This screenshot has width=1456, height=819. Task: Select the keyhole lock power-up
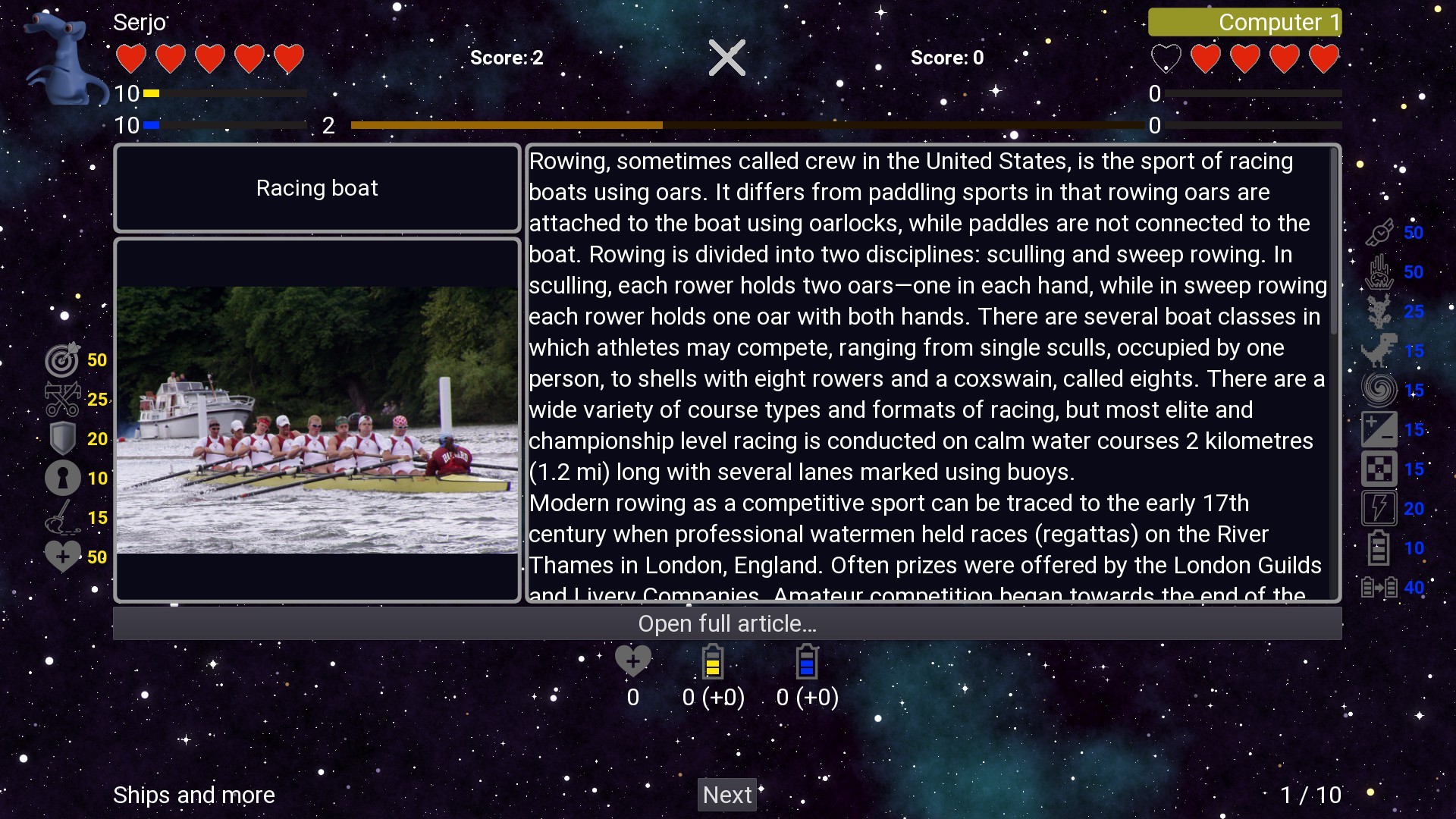(x=62, y=478)
